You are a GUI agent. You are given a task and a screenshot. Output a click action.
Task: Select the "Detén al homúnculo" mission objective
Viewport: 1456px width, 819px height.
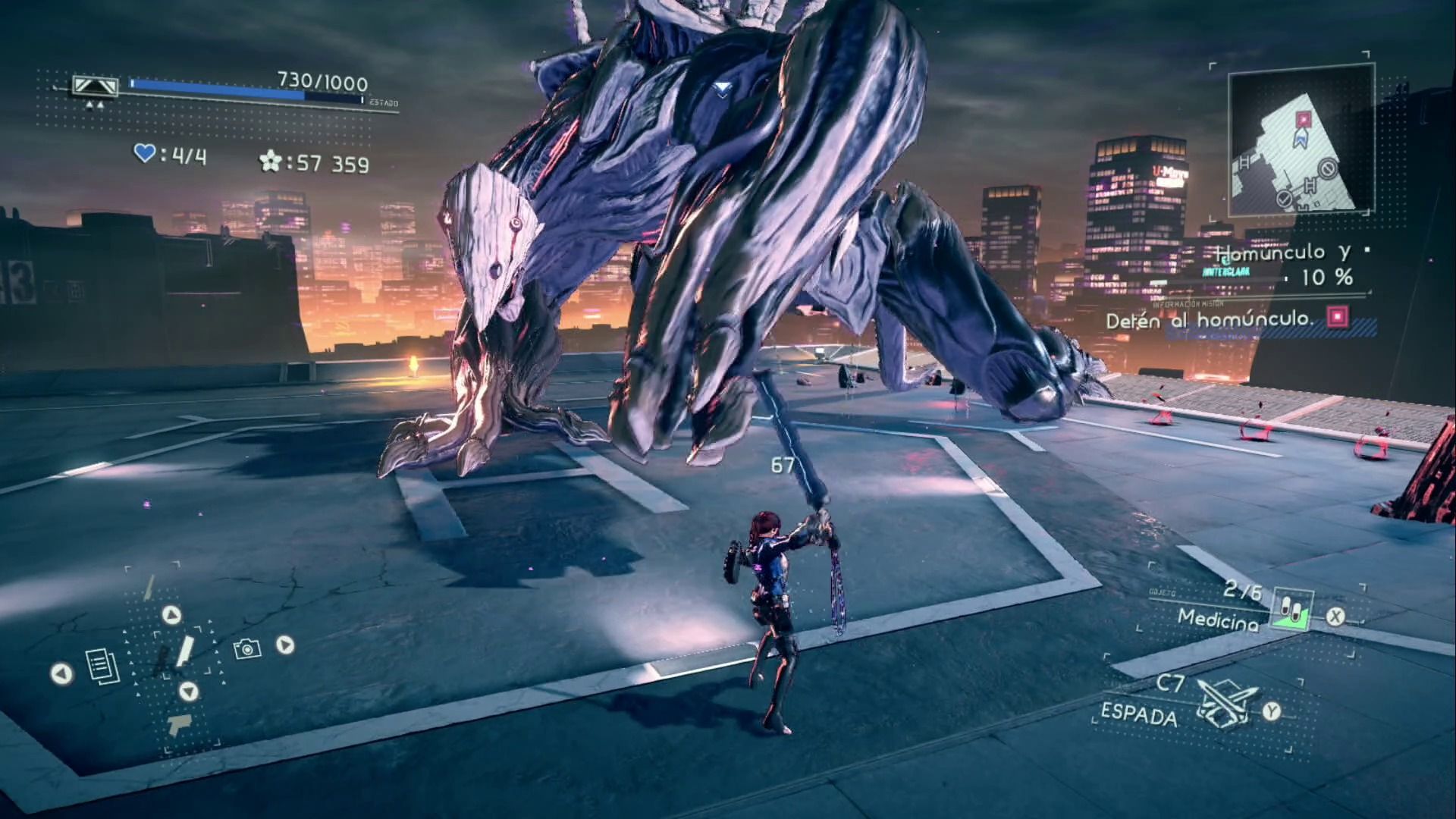[1209, 320]
